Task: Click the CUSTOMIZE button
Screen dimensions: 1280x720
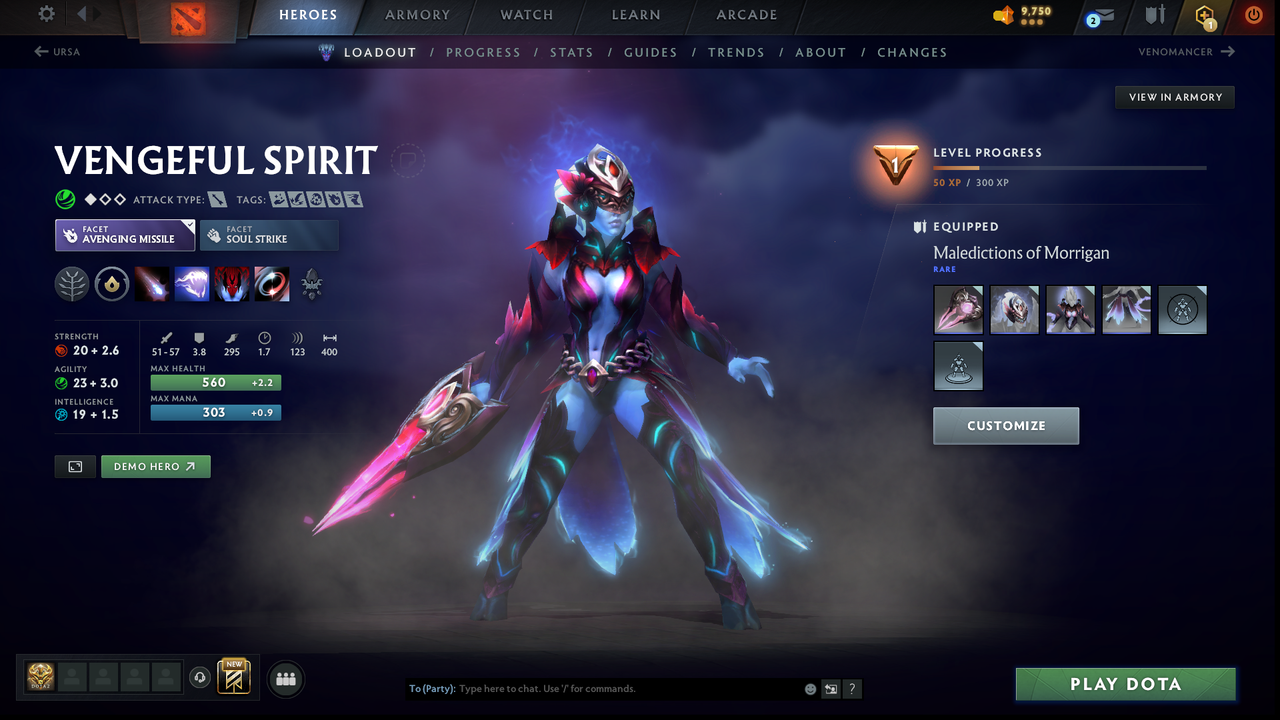Action: [x=1006, y=425]
